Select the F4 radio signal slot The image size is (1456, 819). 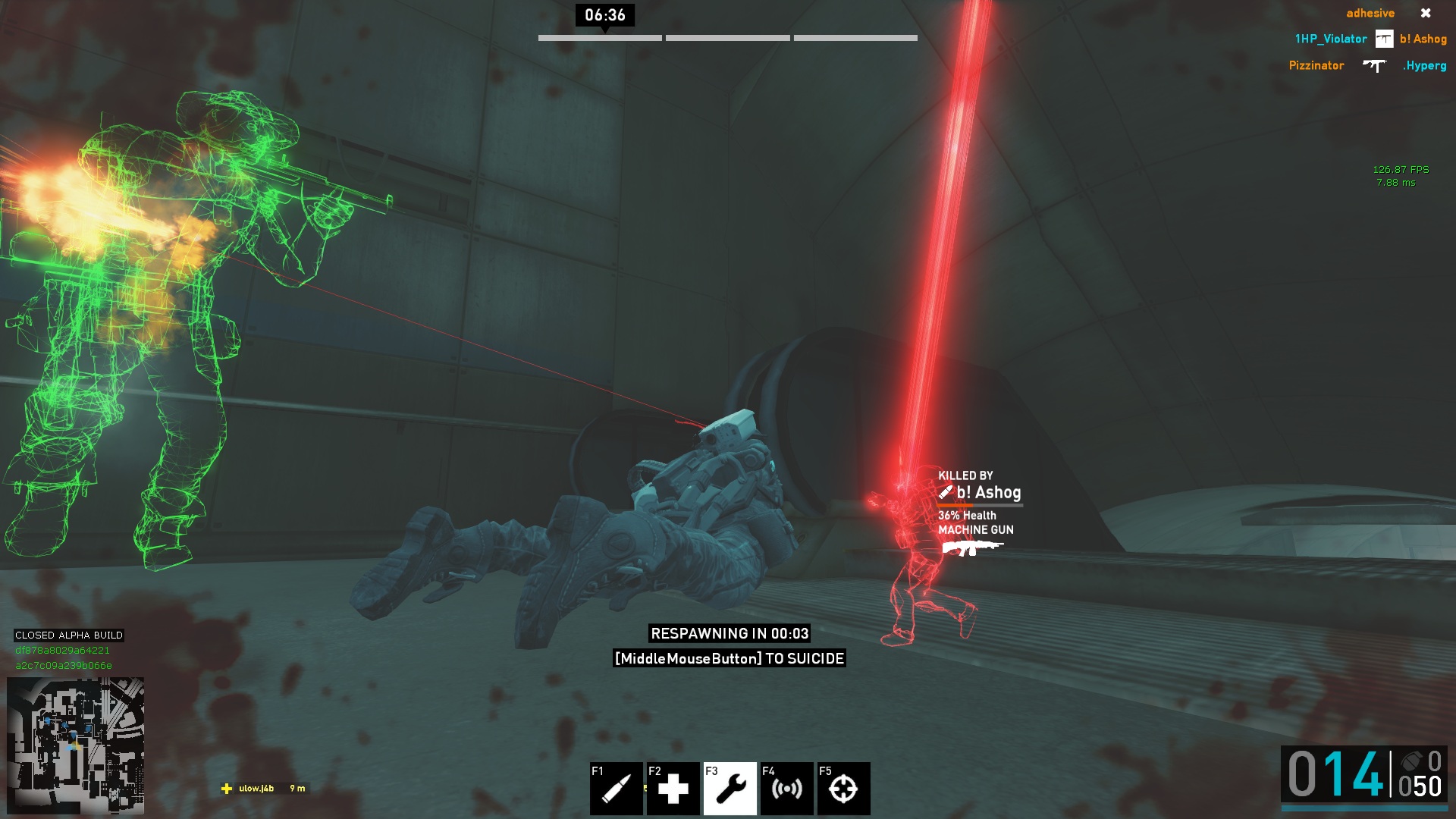(786, 788)
